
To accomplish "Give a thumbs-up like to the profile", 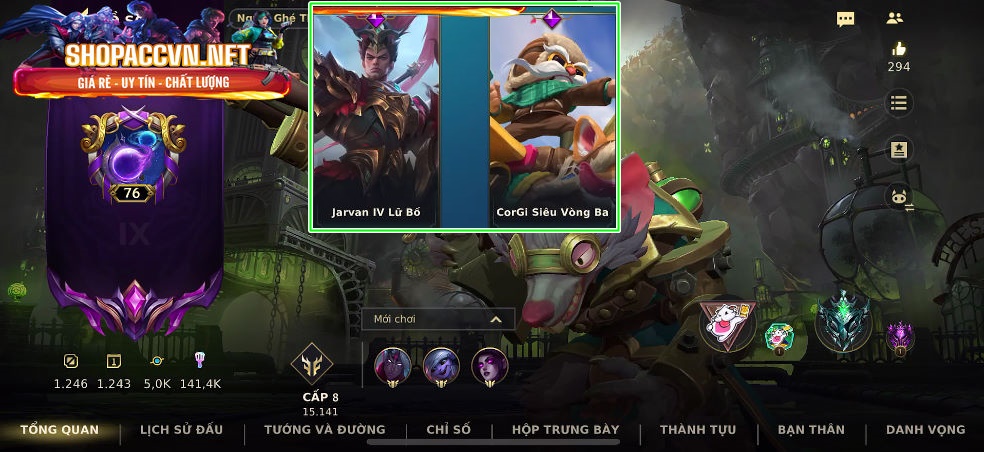I will click(899, 50).
